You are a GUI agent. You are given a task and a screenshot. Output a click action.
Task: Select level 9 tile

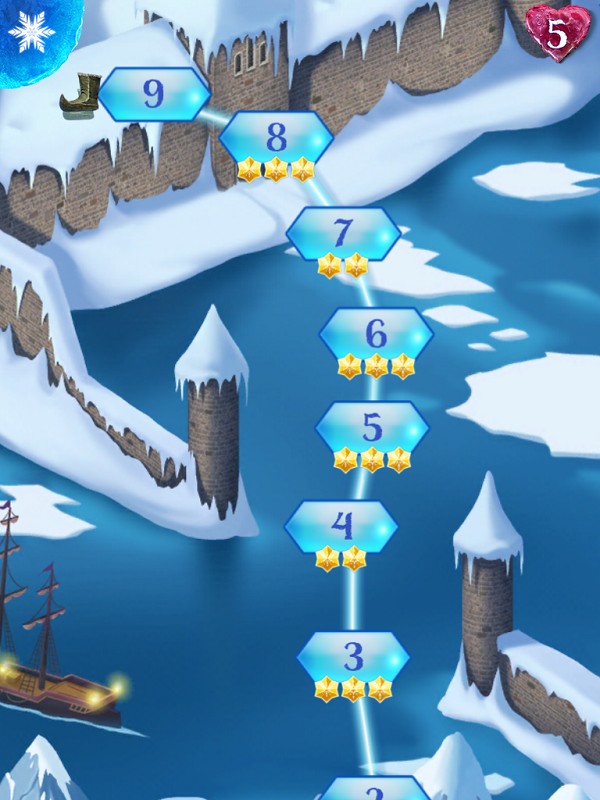[x=154, y=94]
